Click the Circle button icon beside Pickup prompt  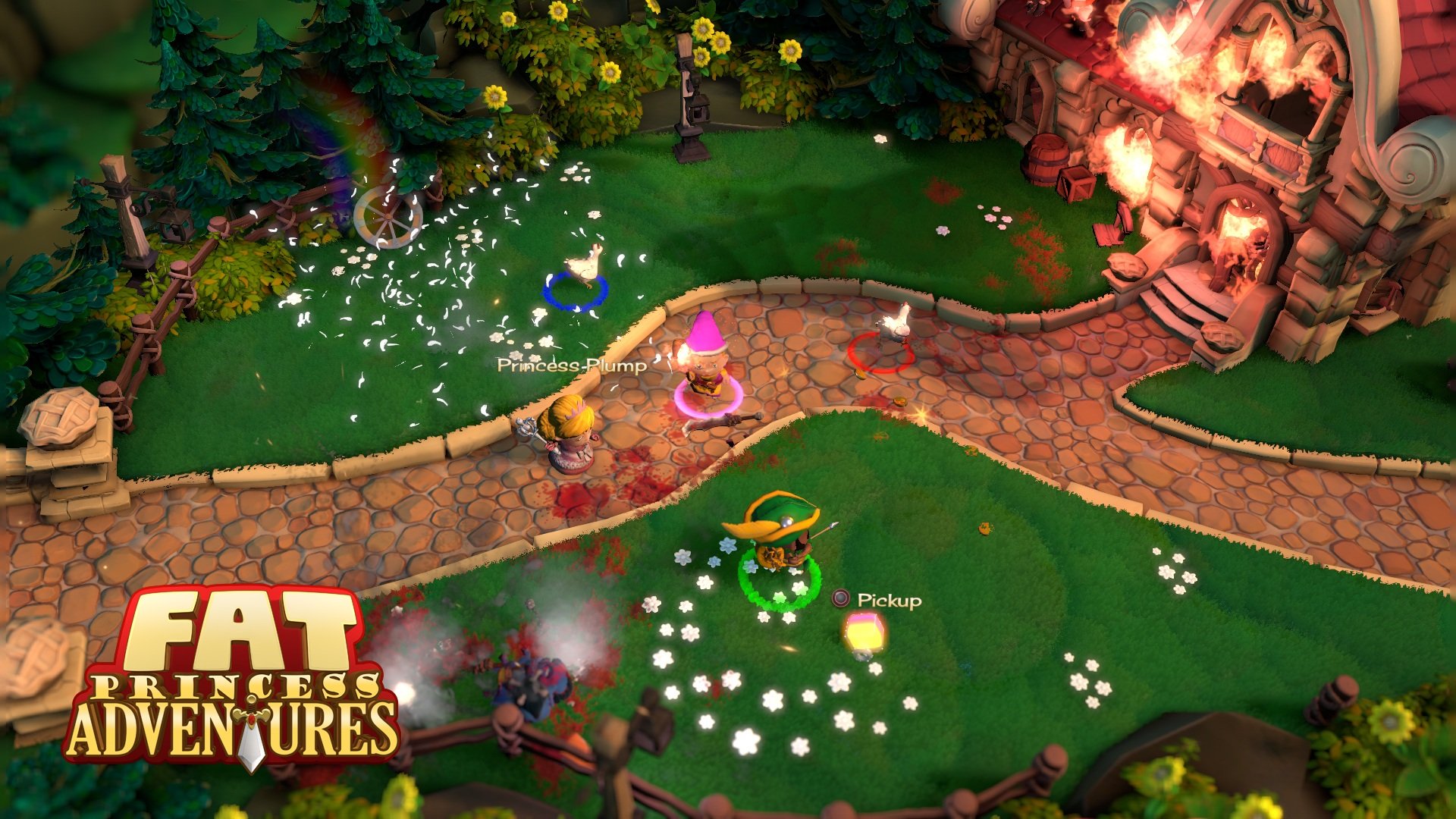840,599
